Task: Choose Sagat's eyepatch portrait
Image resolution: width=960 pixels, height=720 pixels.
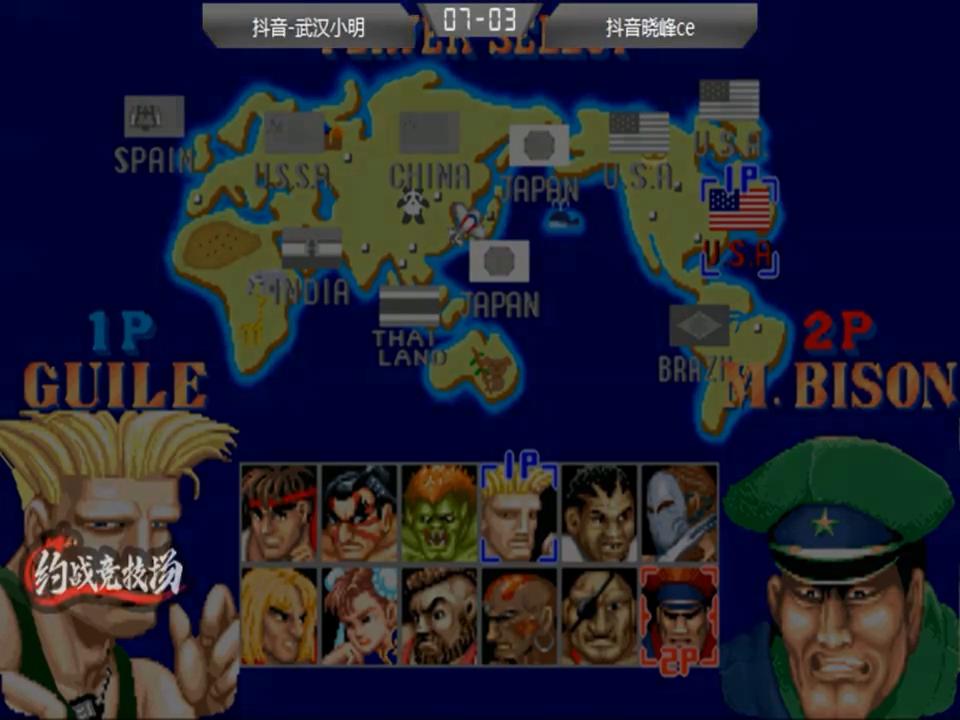Action: (599, 616)
